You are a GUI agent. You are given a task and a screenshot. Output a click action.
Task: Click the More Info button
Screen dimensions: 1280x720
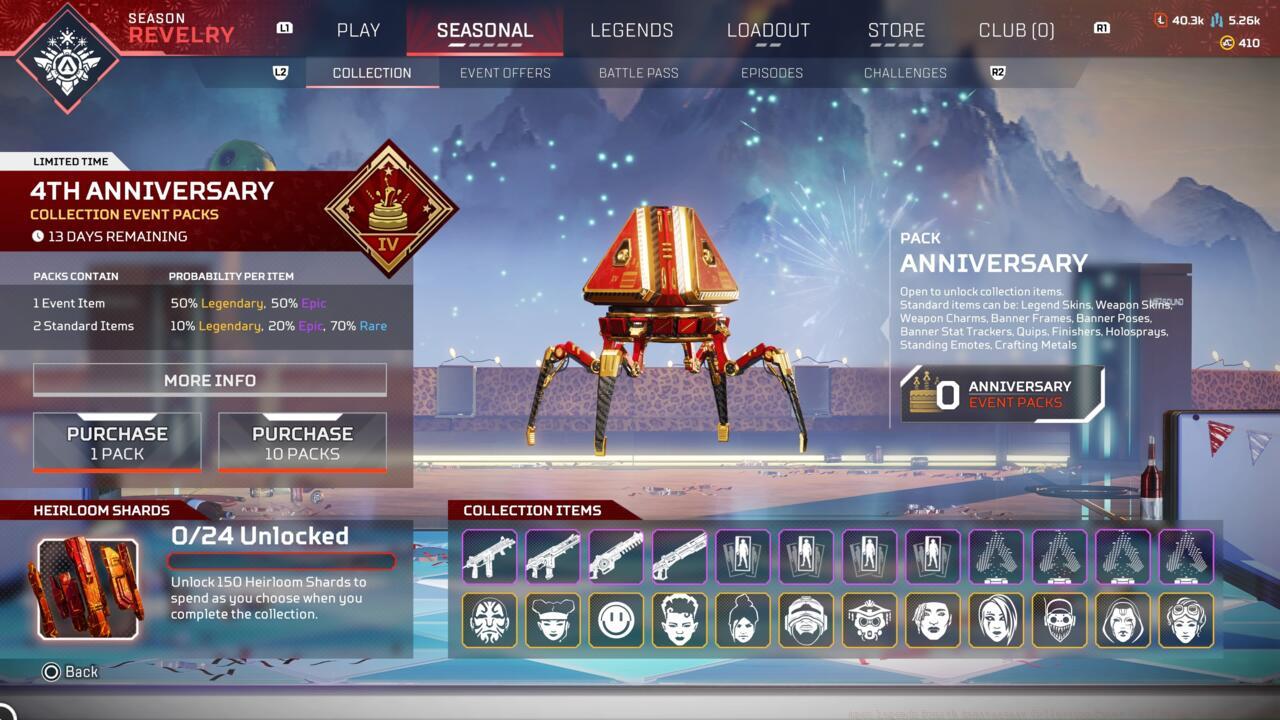coord(209,380)
